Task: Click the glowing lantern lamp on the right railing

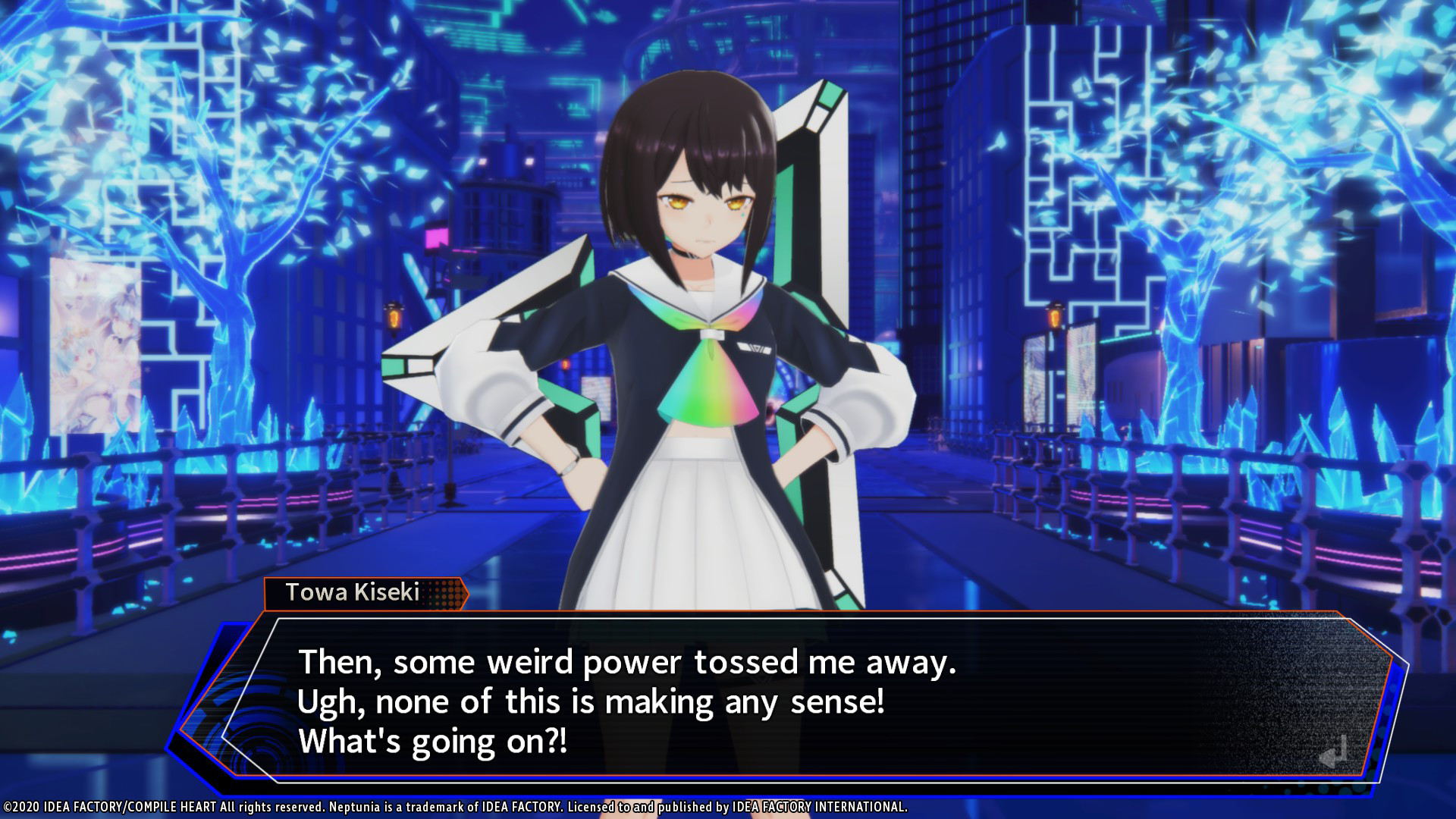Action: [x=1054, y=318]
